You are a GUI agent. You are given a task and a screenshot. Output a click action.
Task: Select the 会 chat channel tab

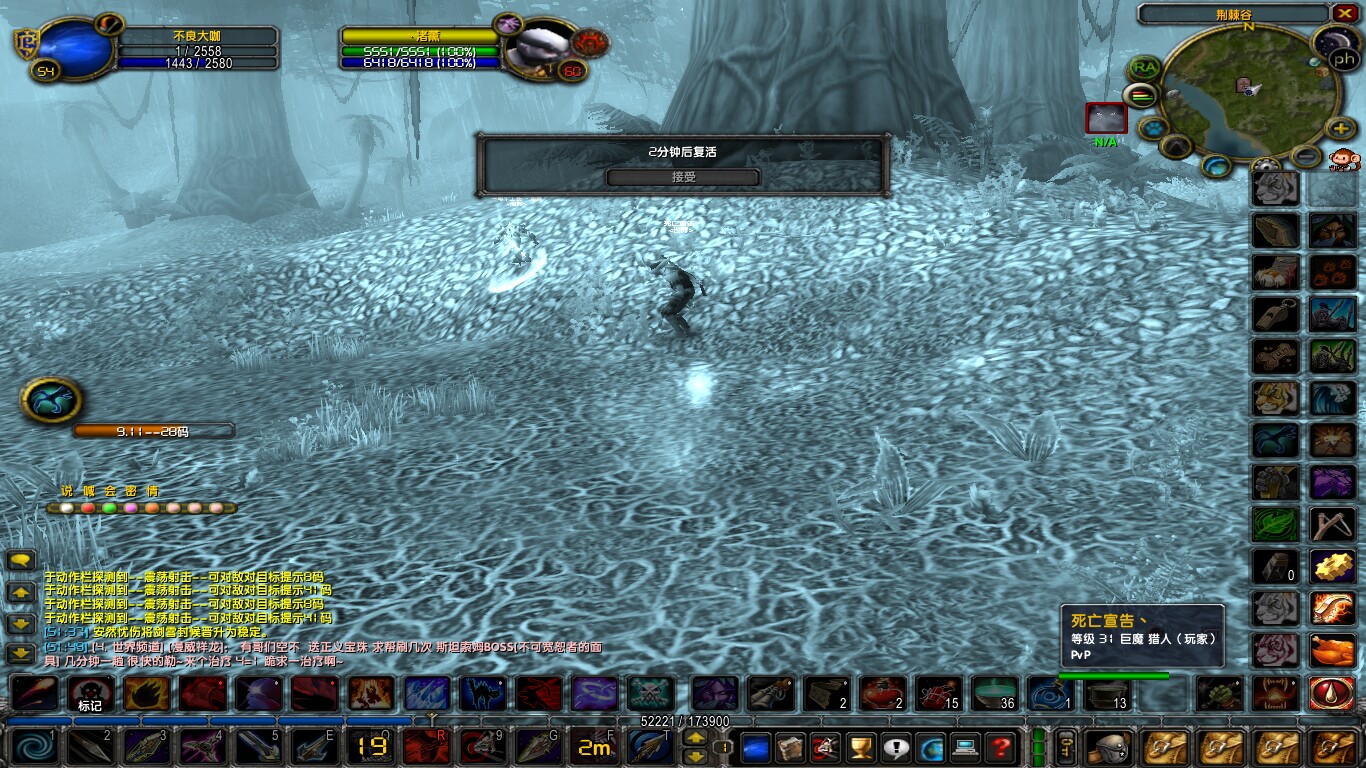coord(109,491)
